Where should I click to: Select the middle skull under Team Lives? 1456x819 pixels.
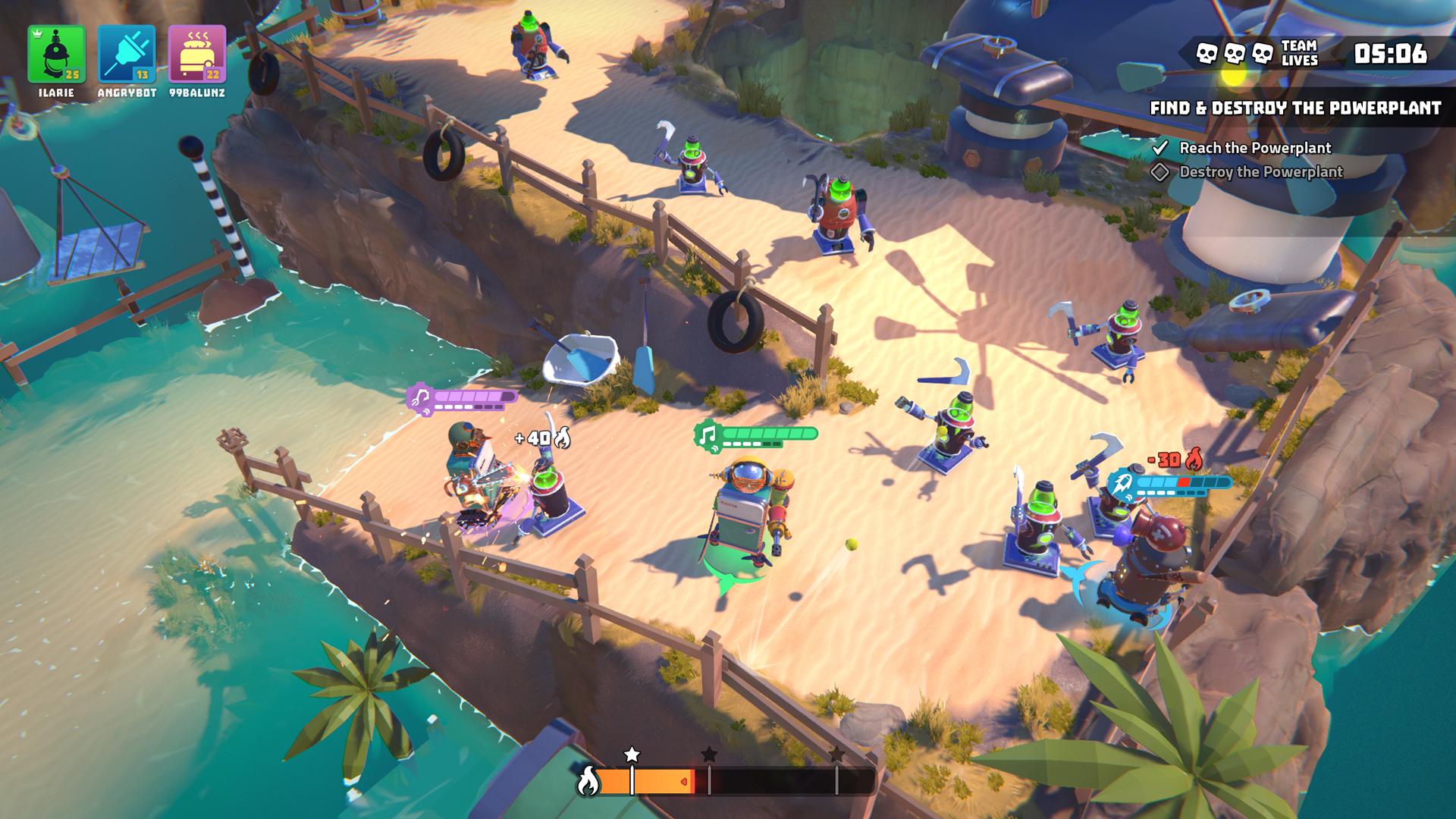click(x=1235, y=53)
